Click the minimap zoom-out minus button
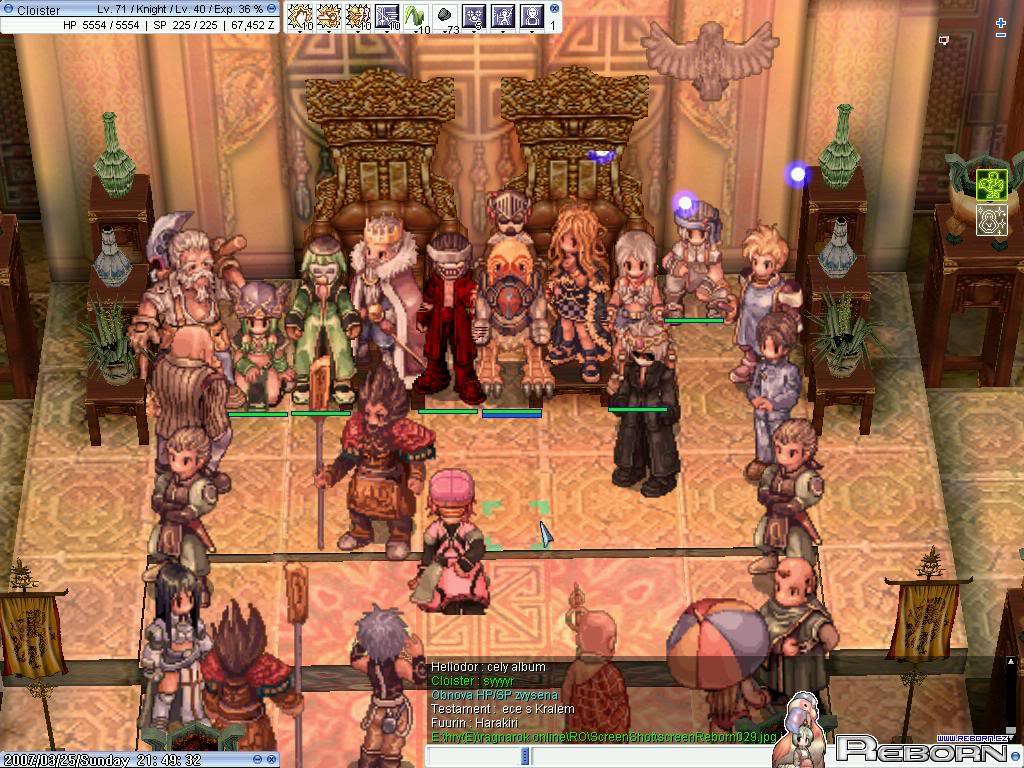 [1001, 36]
